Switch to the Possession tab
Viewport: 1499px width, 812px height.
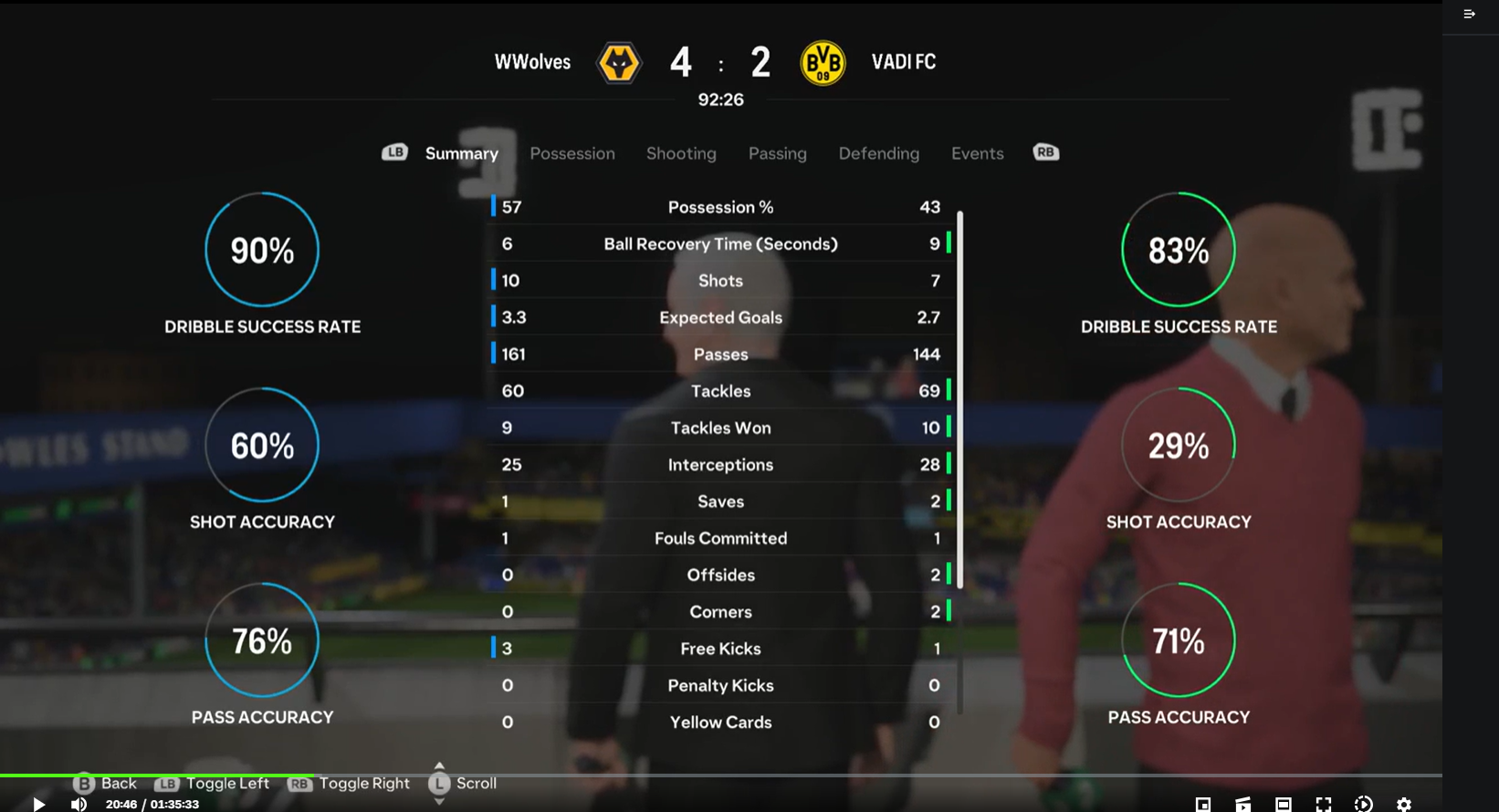coord(572,153)
